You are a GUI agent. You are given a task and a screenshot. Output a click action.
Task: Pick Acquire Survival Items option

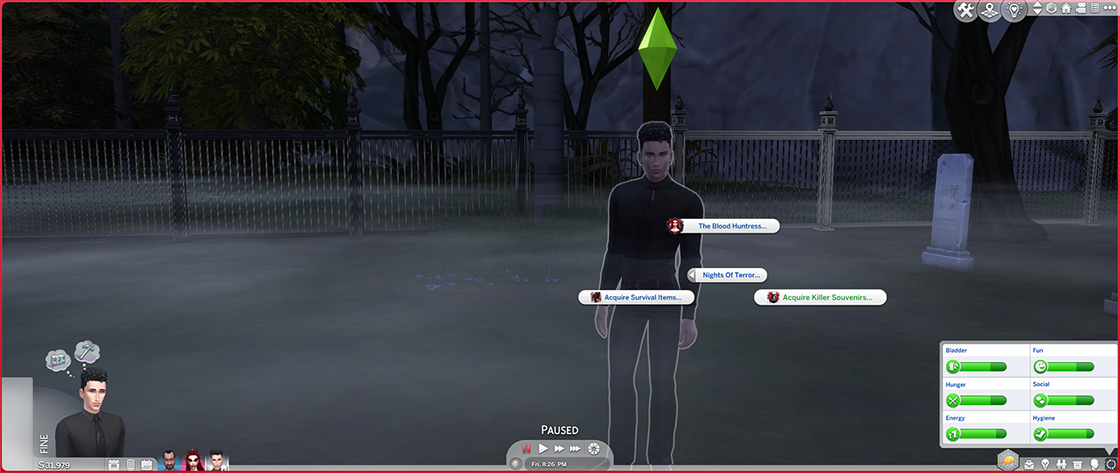[641, 297]
